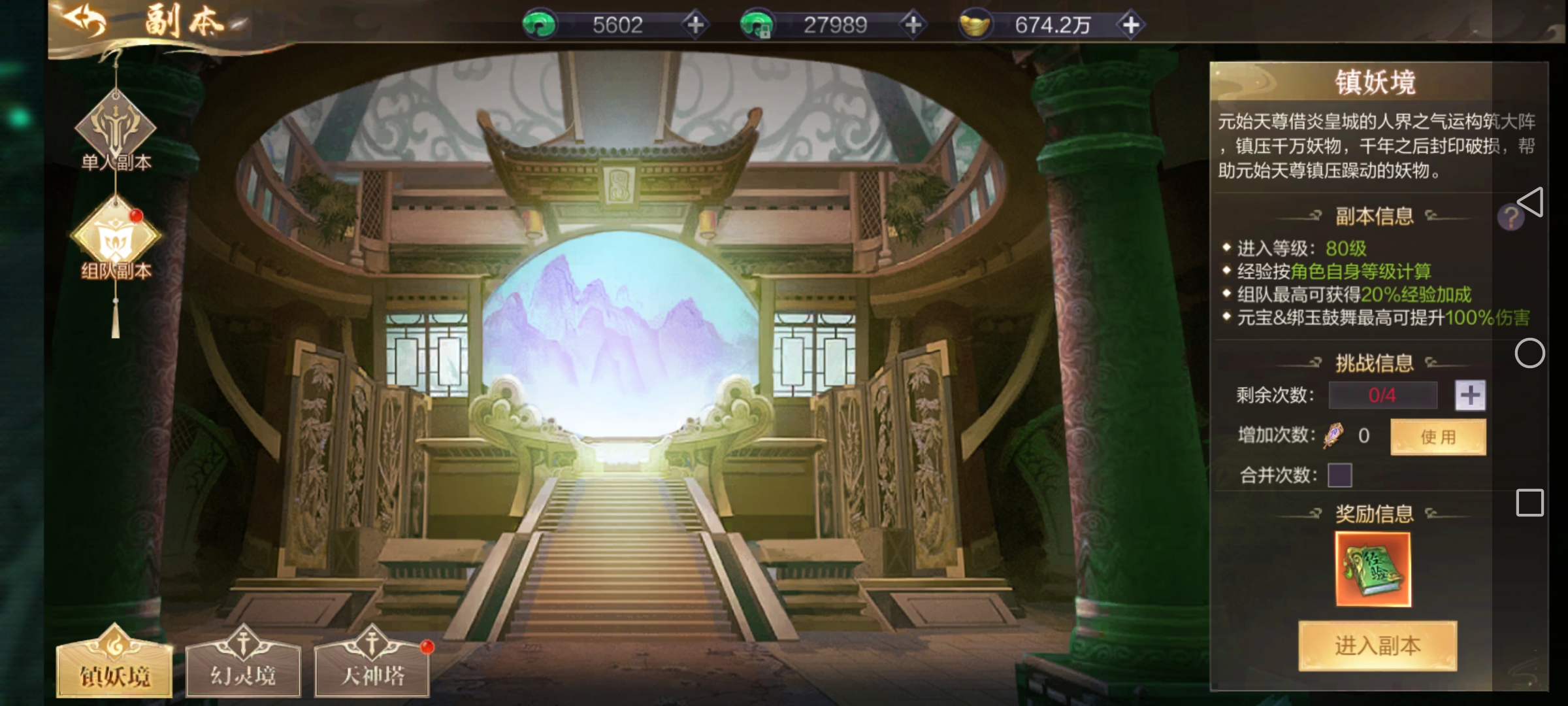This screenshot has width=1568, height=706.
Task: Toggle the 合并次数 checkbox
Action: (x=1339, y=475)
